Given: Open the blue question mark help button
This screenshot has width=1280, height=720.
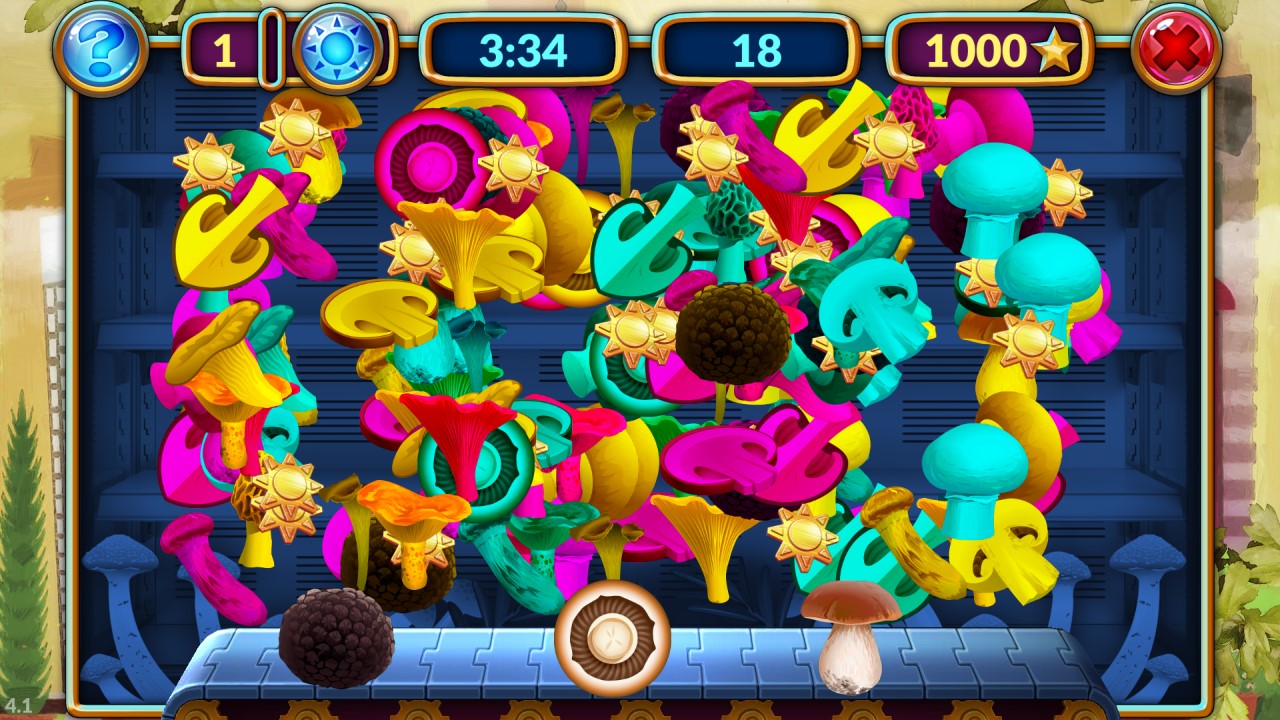Looking at the screenshot, I should [100, 46].
